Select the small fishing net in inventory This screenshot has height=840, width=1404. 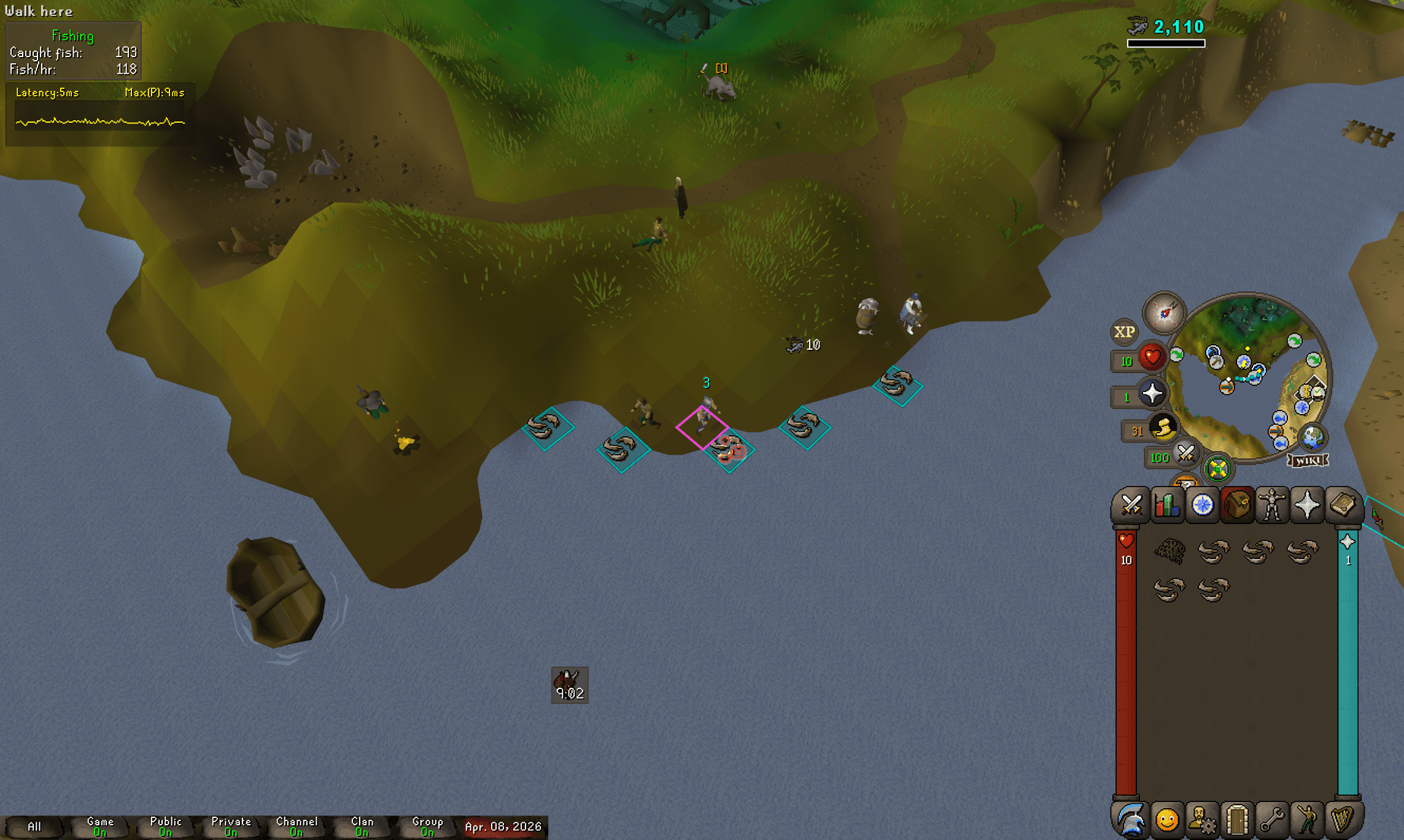point(1169,550)
